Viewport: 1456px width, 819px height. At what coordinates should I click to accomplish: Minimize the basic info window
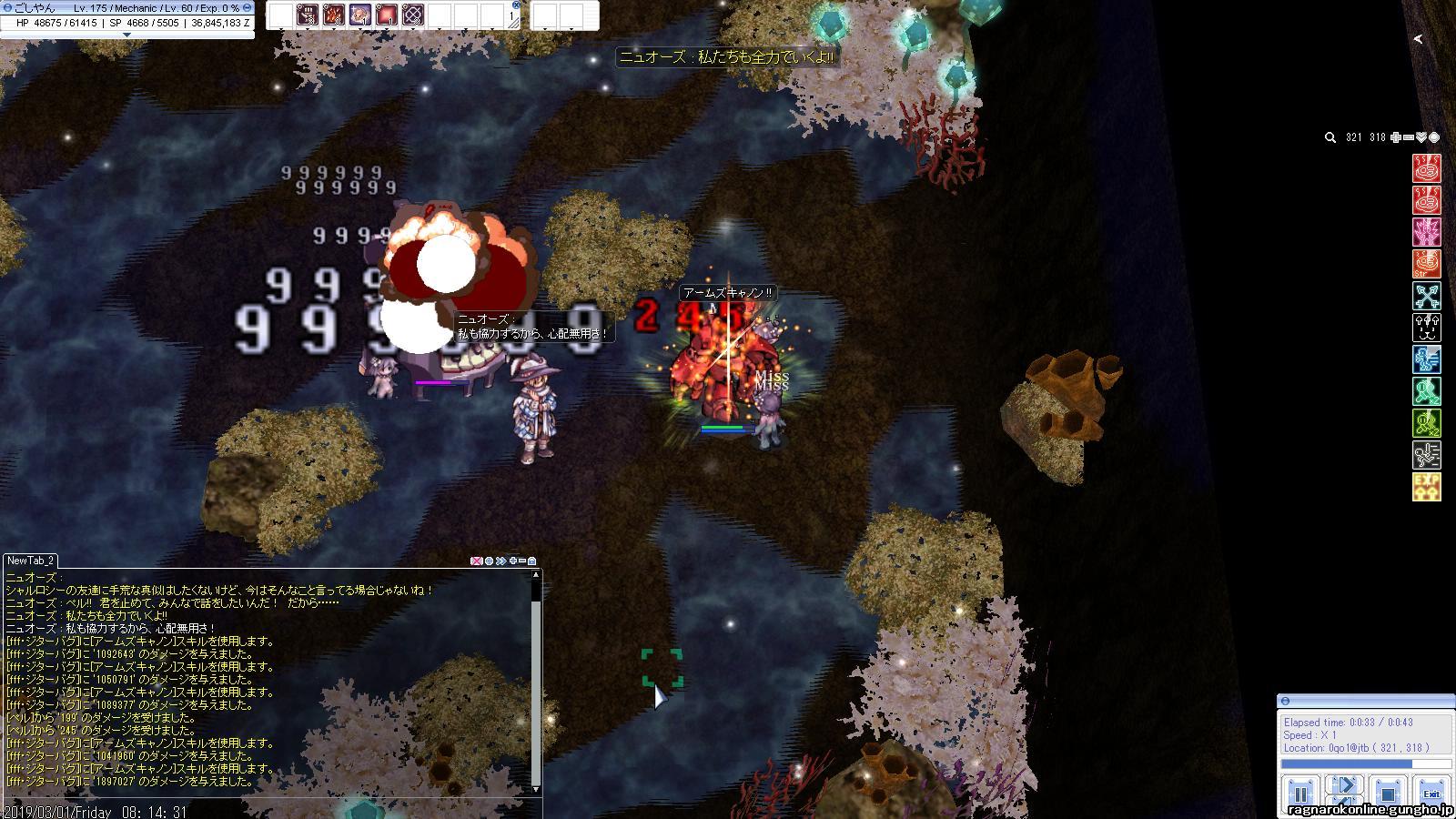(x=248, y=7)
